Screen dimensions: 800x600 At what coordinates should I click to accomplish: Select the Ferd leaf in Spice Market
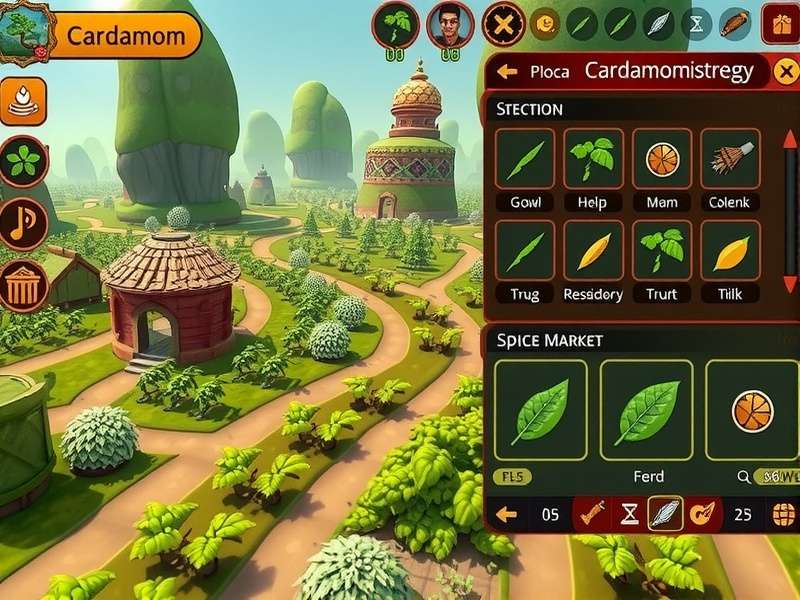coord(646,411)
